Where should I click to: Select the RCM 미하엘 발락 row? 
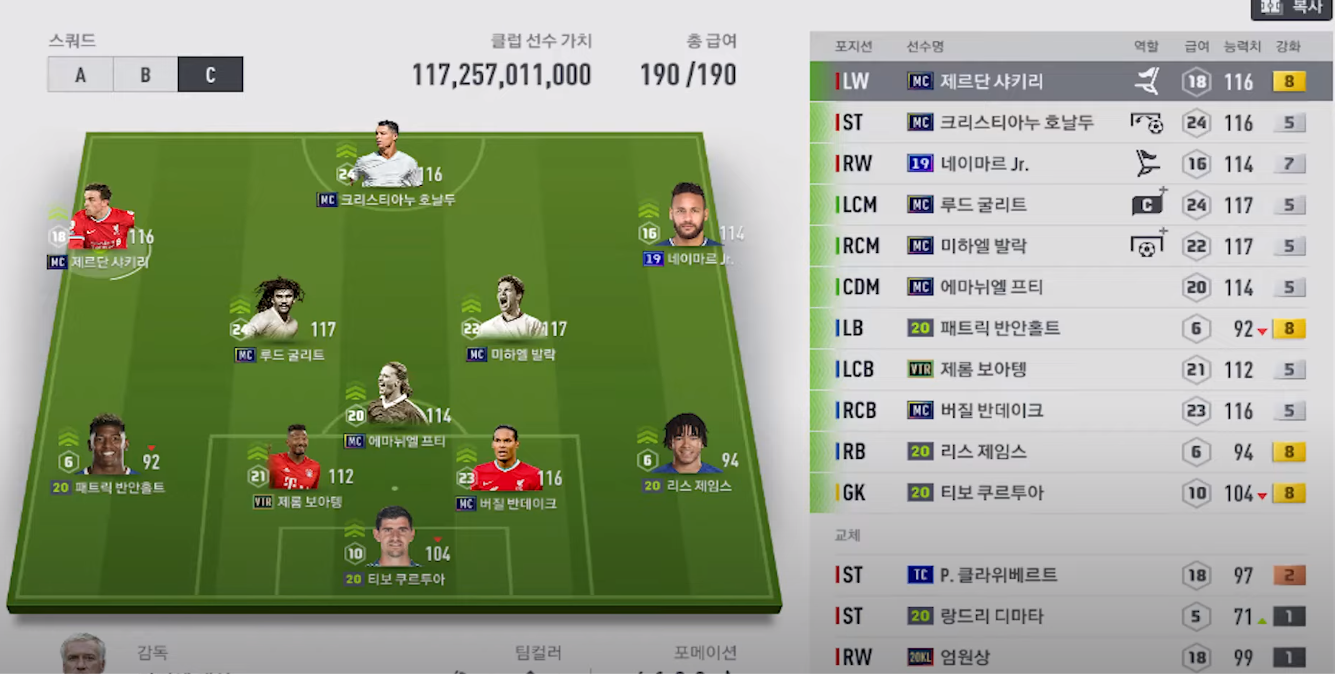tap(1070, 246)
